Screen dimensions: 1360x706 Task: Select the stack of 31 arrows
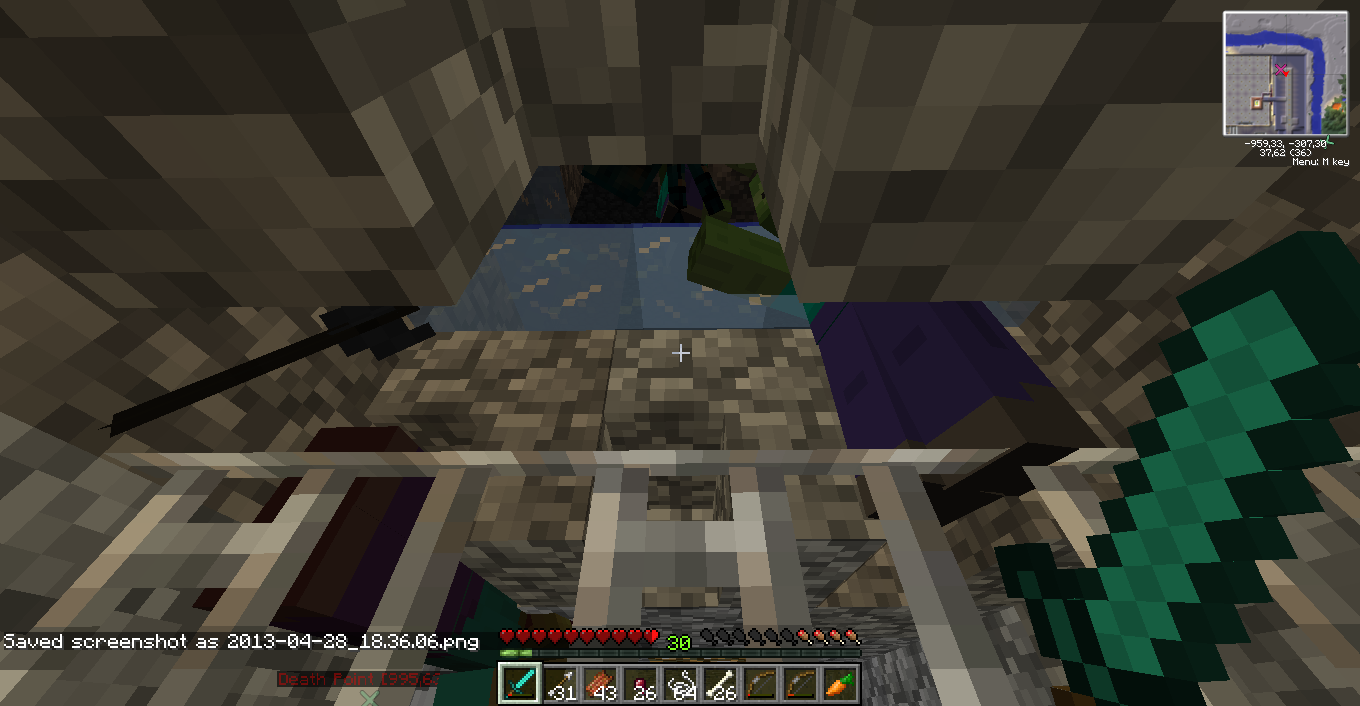[x=560, y=683]
